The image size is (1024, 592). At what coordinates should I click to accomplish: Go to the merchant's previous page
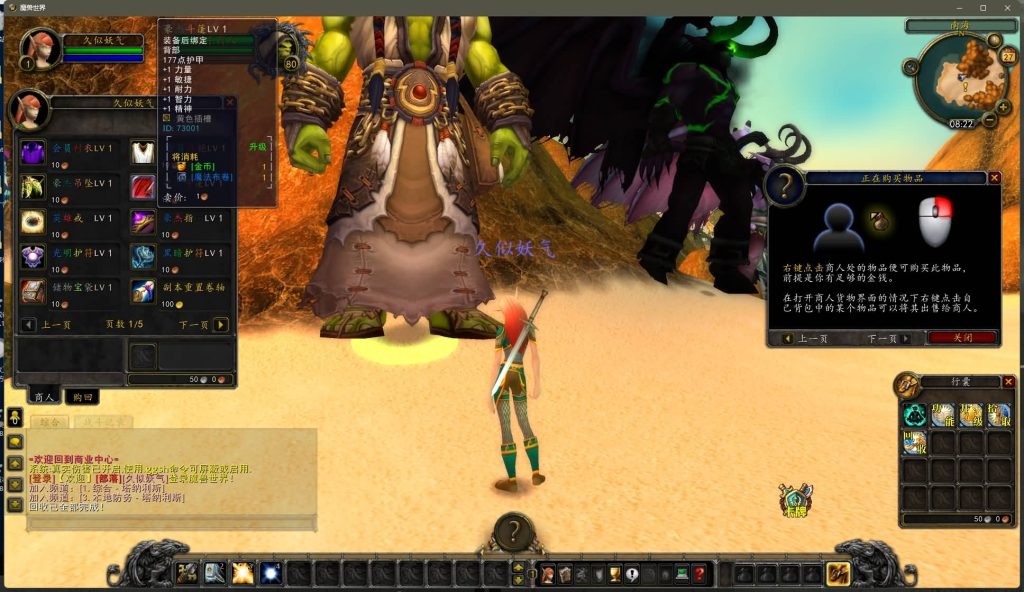click(x=27, y=325)
